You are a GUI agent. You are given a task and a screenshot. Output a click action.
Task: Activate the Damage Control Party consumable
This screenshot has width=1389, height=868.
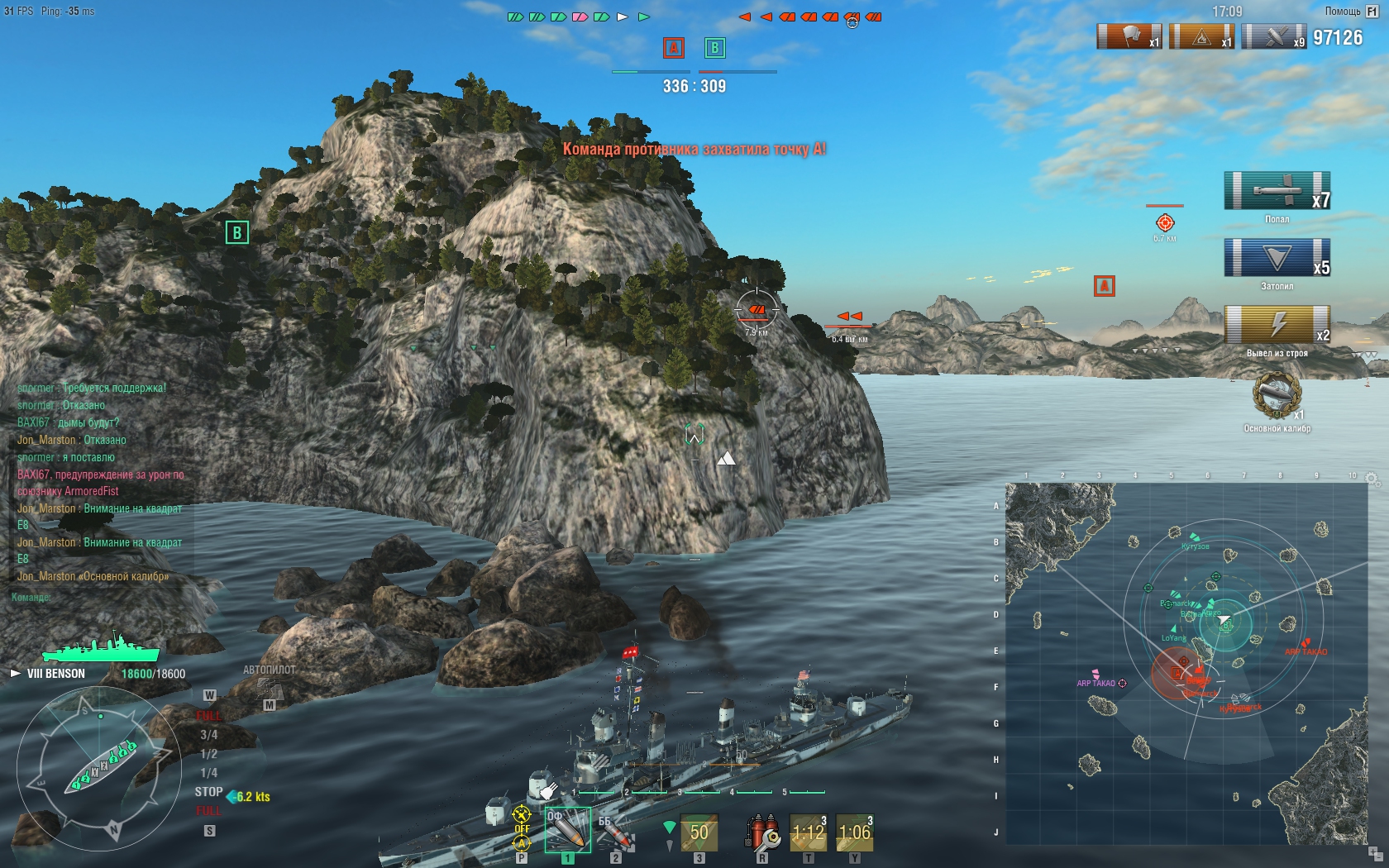[762, 832]
